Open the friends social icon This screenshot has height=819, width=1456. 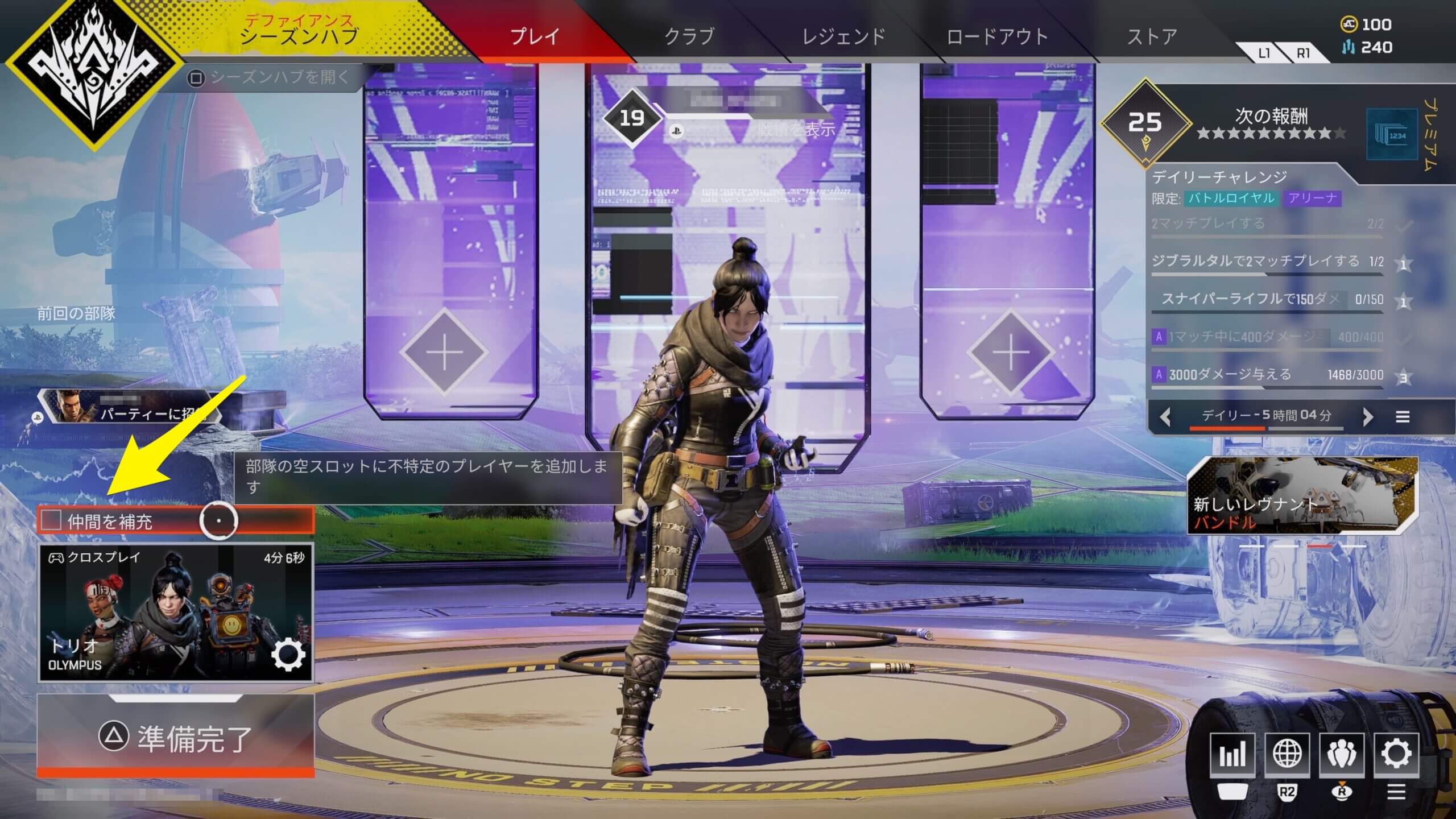click(1342, 754)
